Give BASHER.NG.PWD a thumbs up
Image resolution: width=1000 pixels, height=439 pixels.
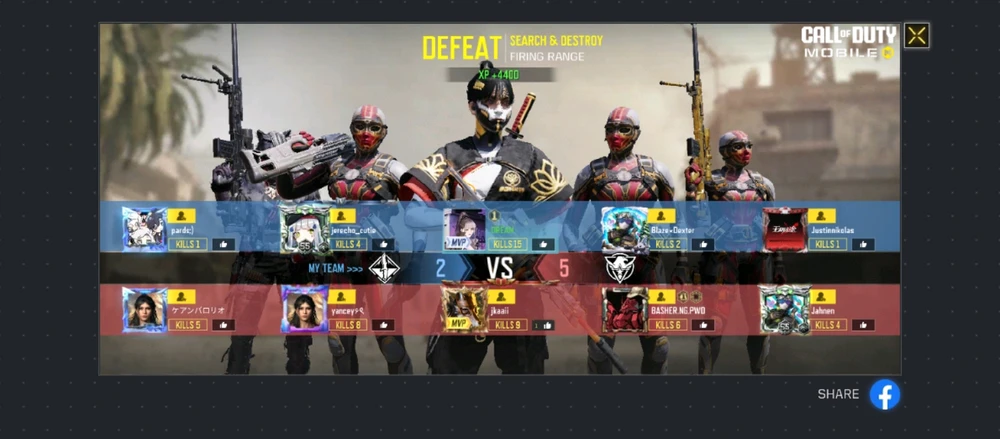click(x=702, y=325)
